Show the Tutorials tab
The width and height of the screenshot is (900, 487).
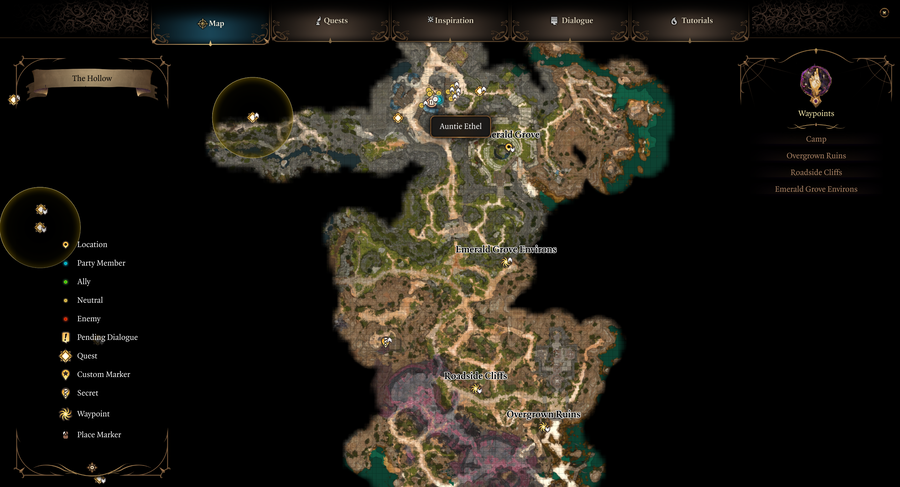tap(691, 21)
